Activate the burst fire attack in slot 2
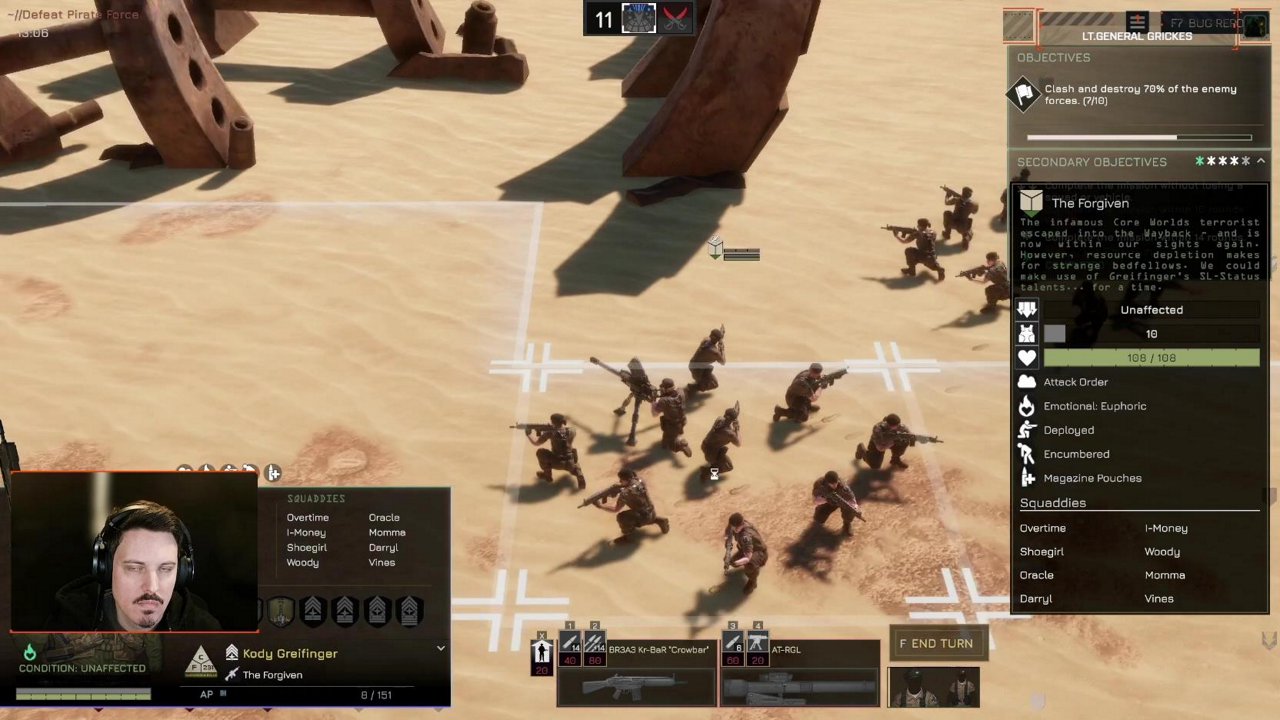1280x720 pixels. 594,646
